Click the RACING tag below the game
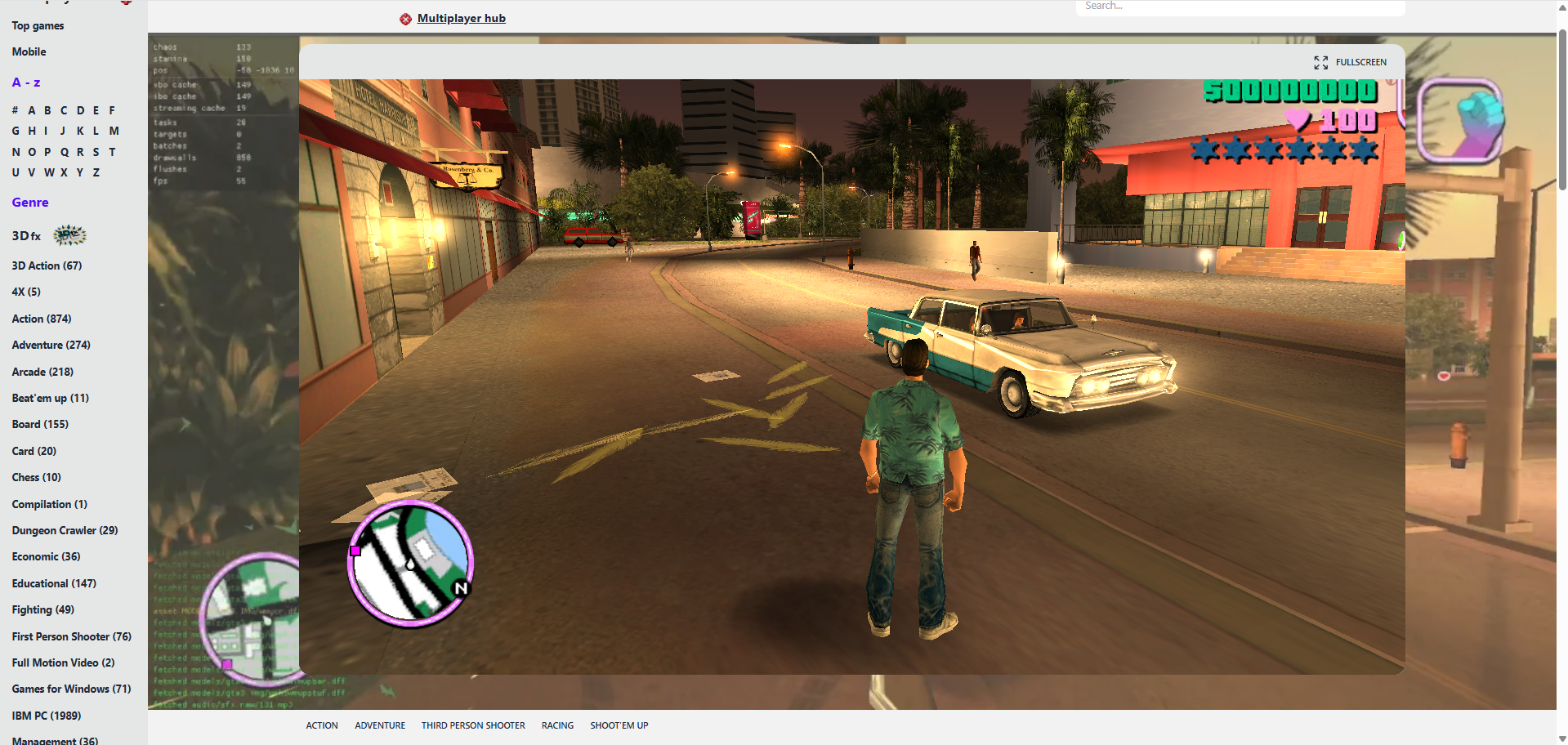1568x745 pixels. [x=557, y=725]
